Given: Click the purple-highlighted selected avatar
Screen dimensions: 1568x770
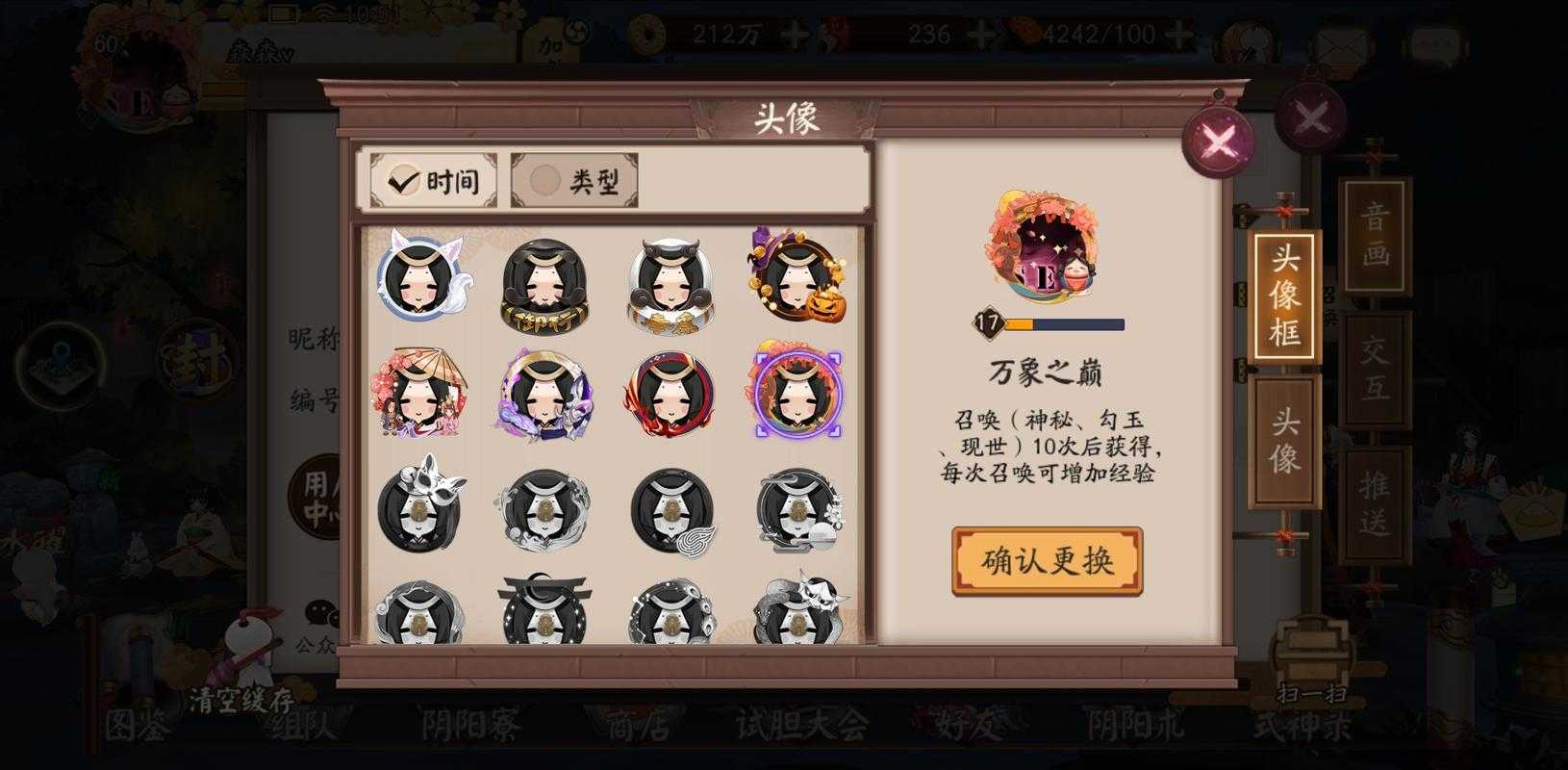Looking at the screenshot, I should pyautogui.click(x=801, y=396).
